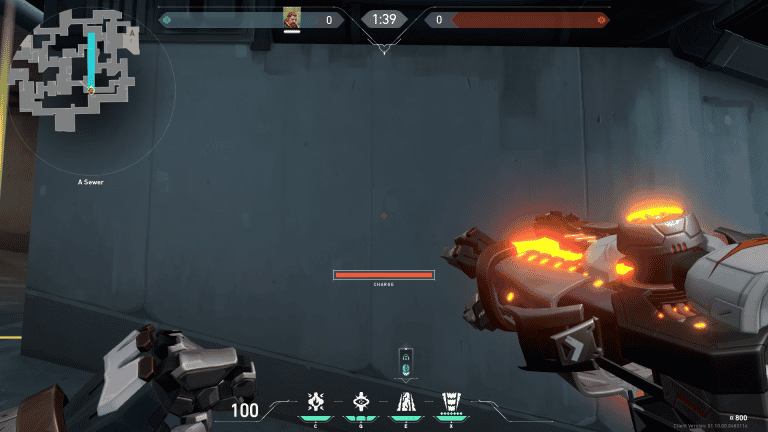This screenshot has width=768, height=432.
Task: Trigger the Rolling Thunder ultimate icon
Action: coord(451,403)
